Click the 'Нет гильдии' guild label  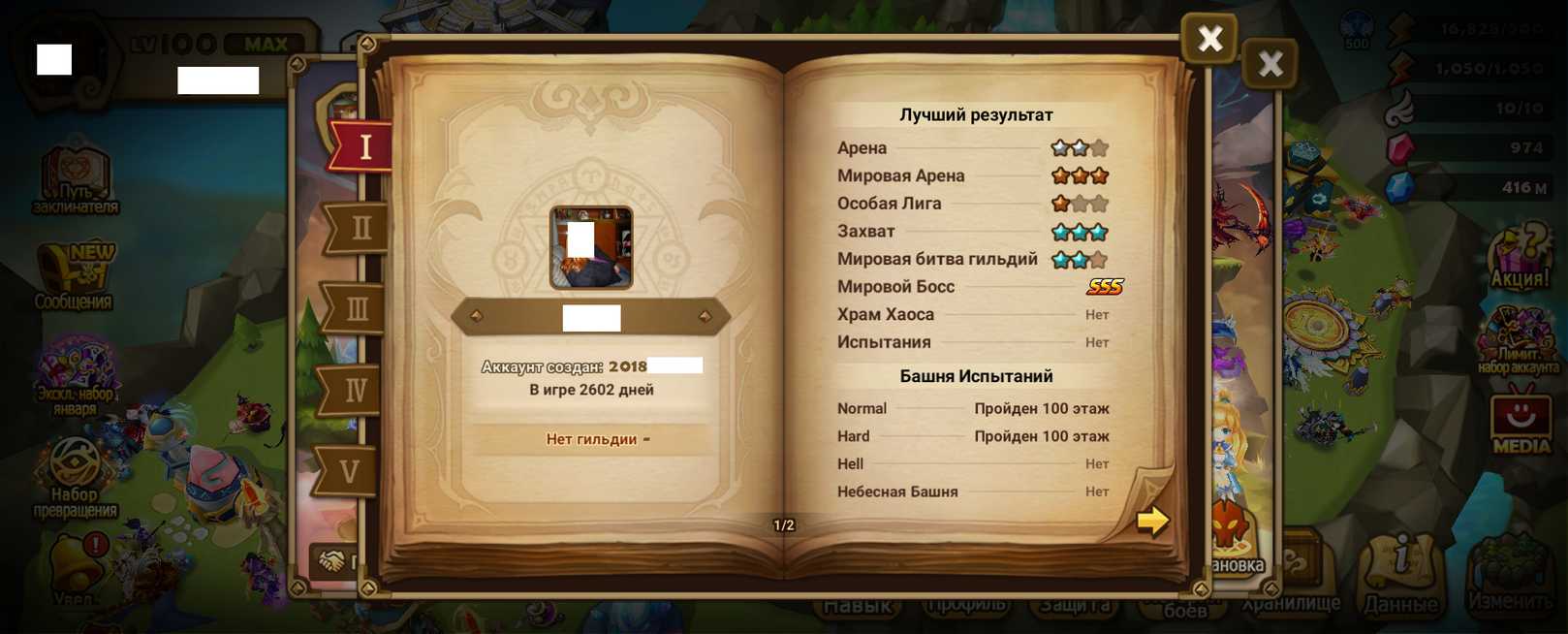[x=591, y=439]
